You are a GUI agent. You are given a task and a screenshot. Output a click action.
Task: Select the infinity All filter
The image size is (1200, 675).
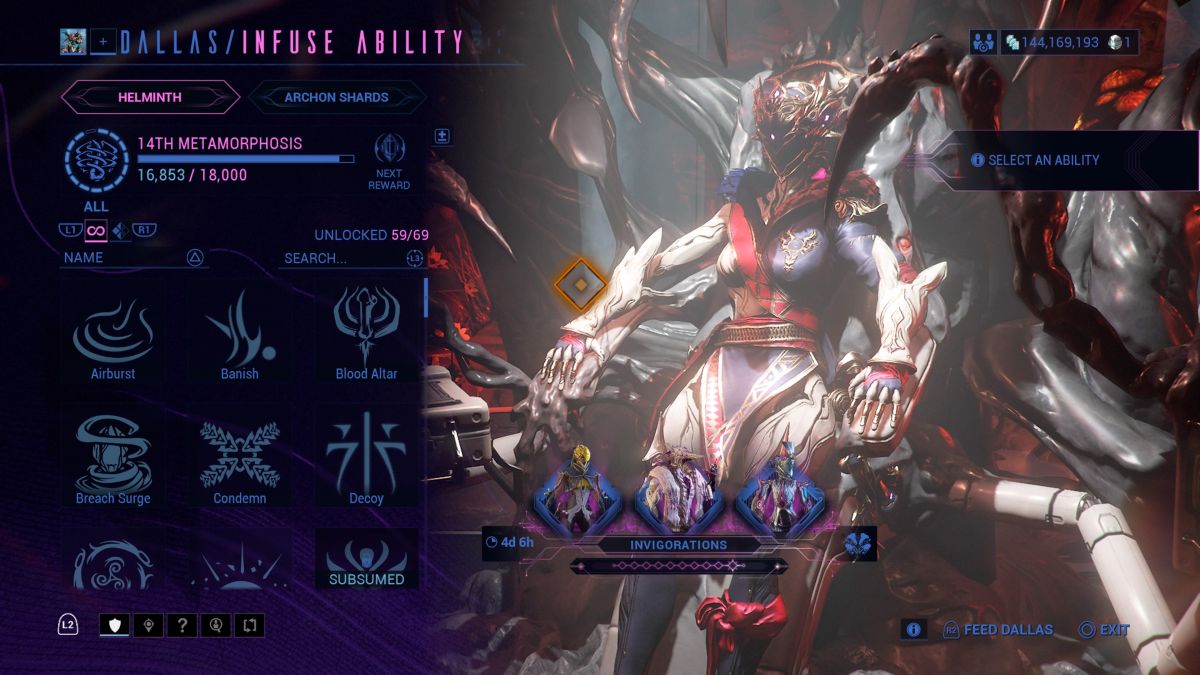[96, 231]
